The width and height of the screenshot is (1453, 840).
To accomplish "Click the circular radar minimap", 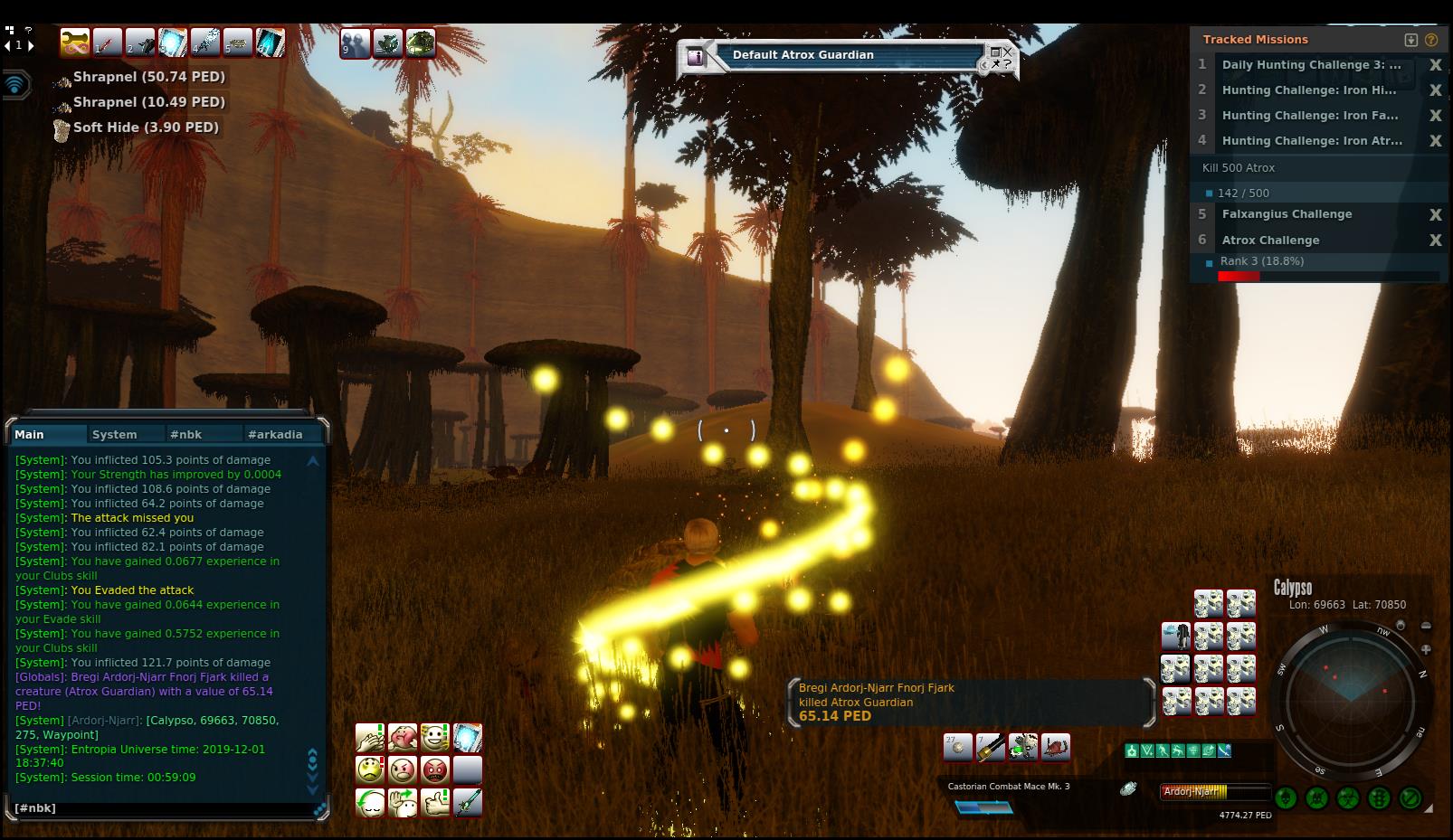I will [1349, 701].
